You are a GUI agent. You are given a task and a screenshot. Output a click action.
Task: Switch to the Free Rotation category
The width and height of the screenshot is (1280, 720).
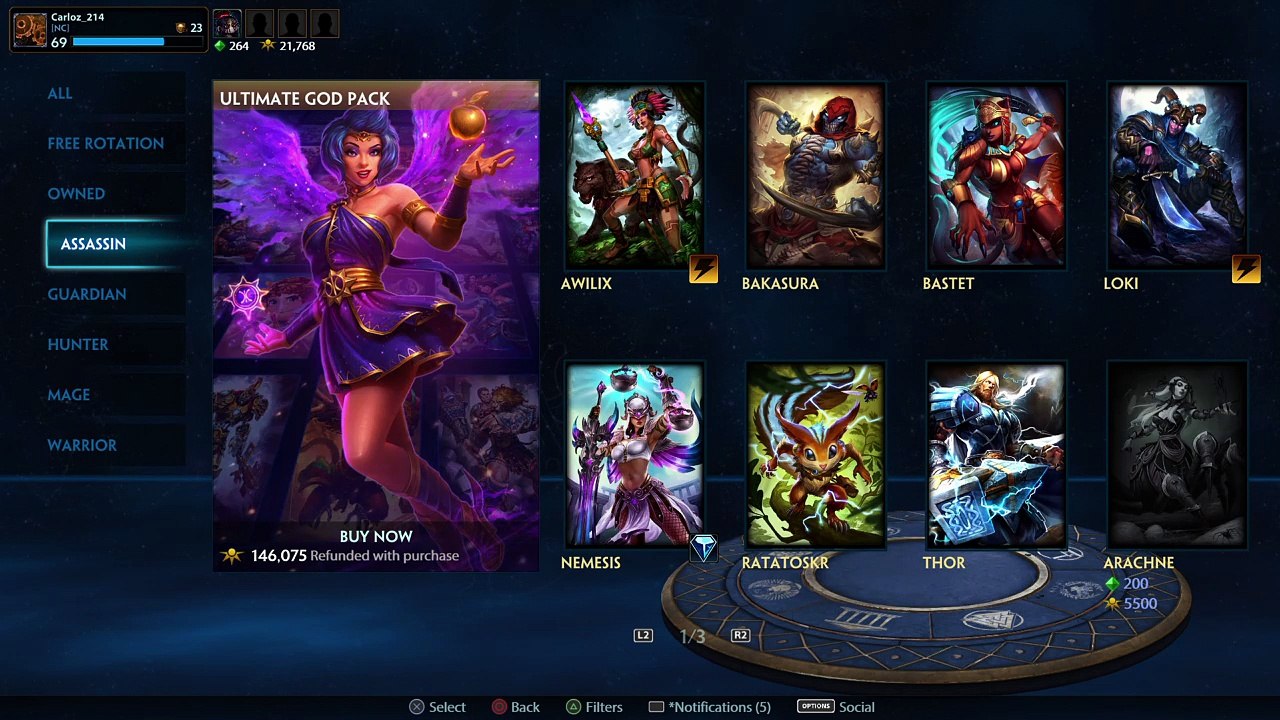click(105, 143)
